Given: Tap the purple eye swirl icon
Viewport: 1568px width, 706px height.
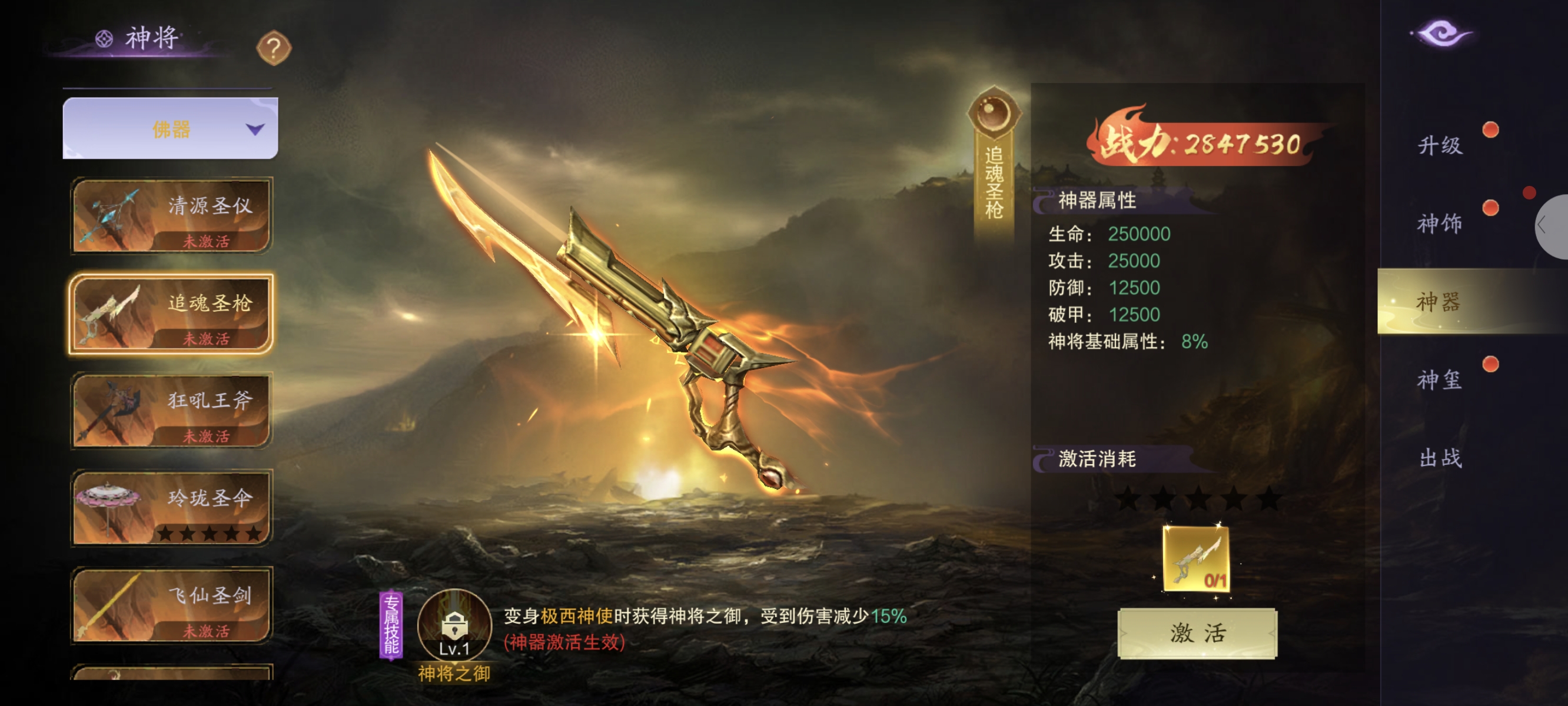Looking at the screenshot, I should coord(1441,34).
